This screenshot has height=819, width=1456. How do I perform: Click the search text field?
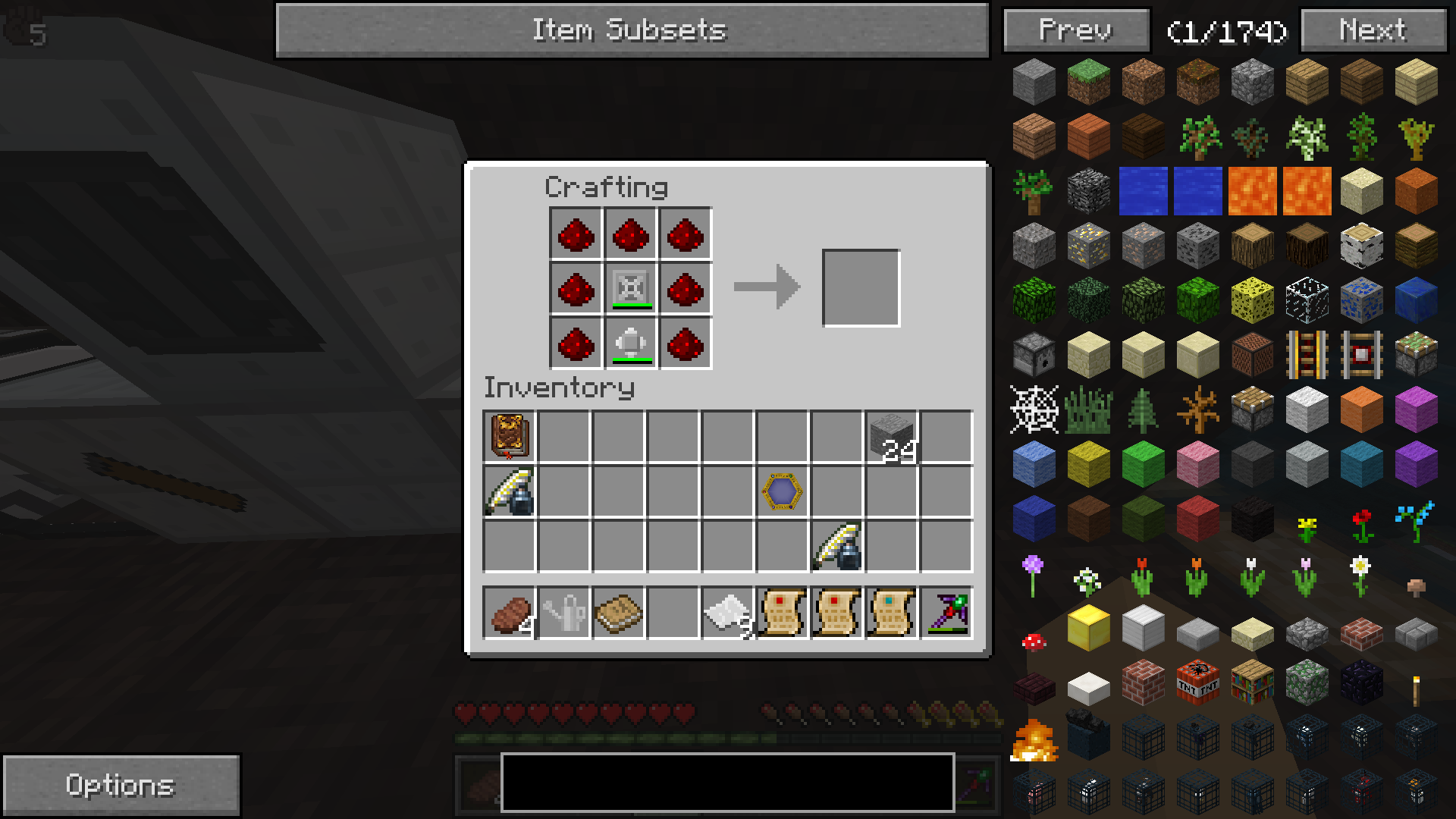click(726, 782)
